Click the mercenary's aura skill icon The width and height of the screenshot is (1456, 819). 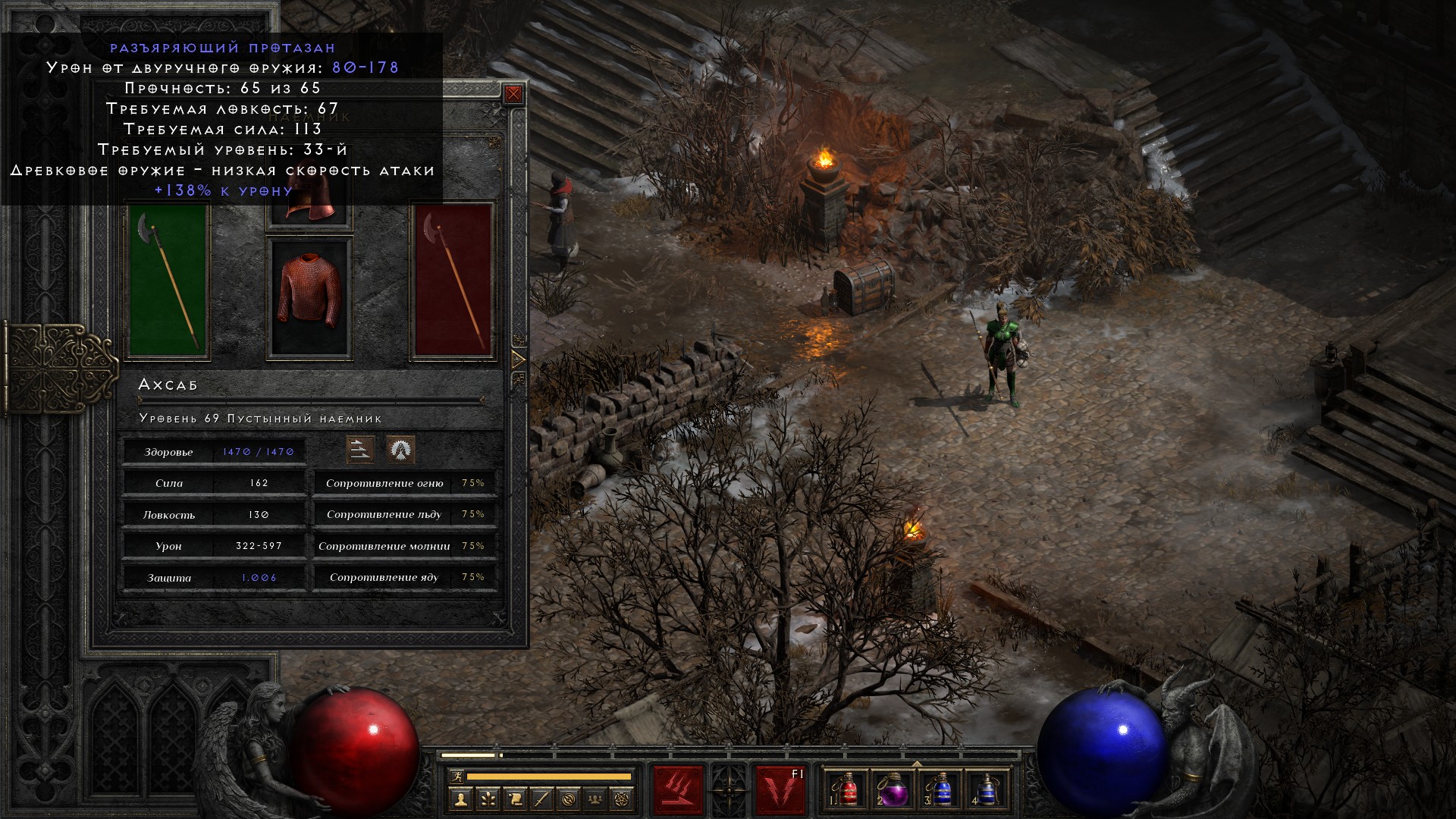400,450
